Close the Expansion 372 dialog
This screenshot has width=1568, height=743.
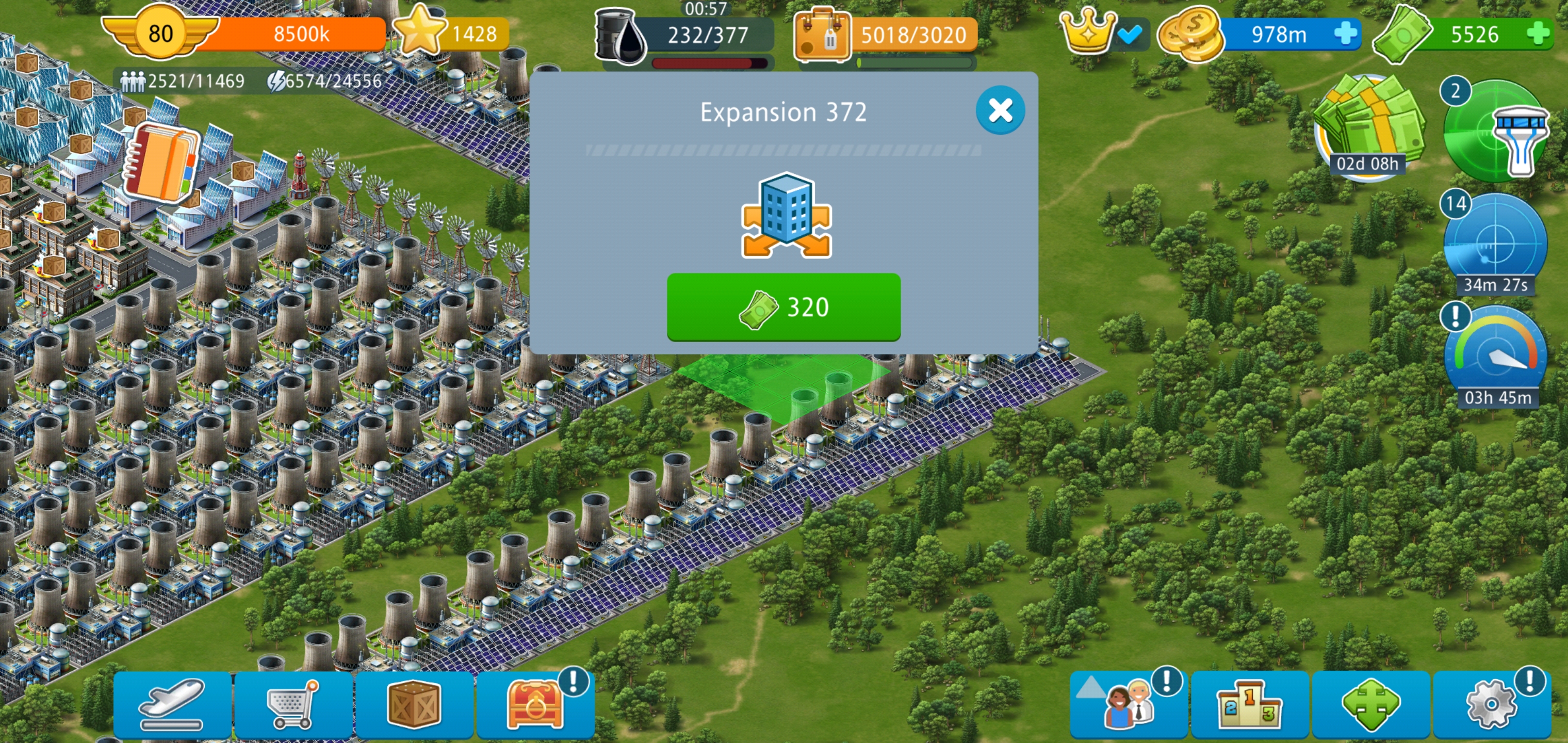[1000, 110]
